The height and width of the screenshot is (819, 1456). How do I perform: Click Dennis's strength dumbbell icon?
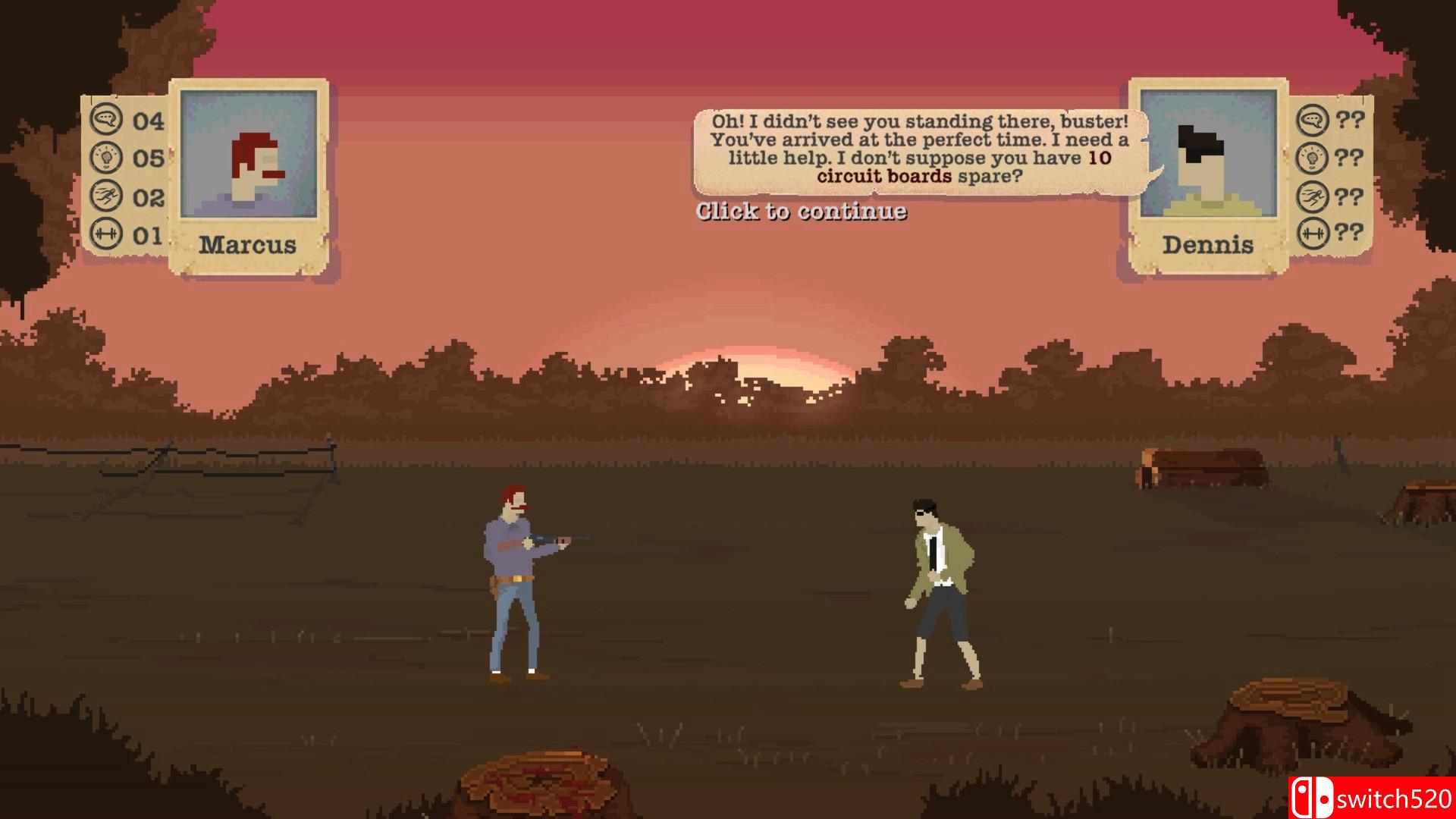coord(1311,231)
